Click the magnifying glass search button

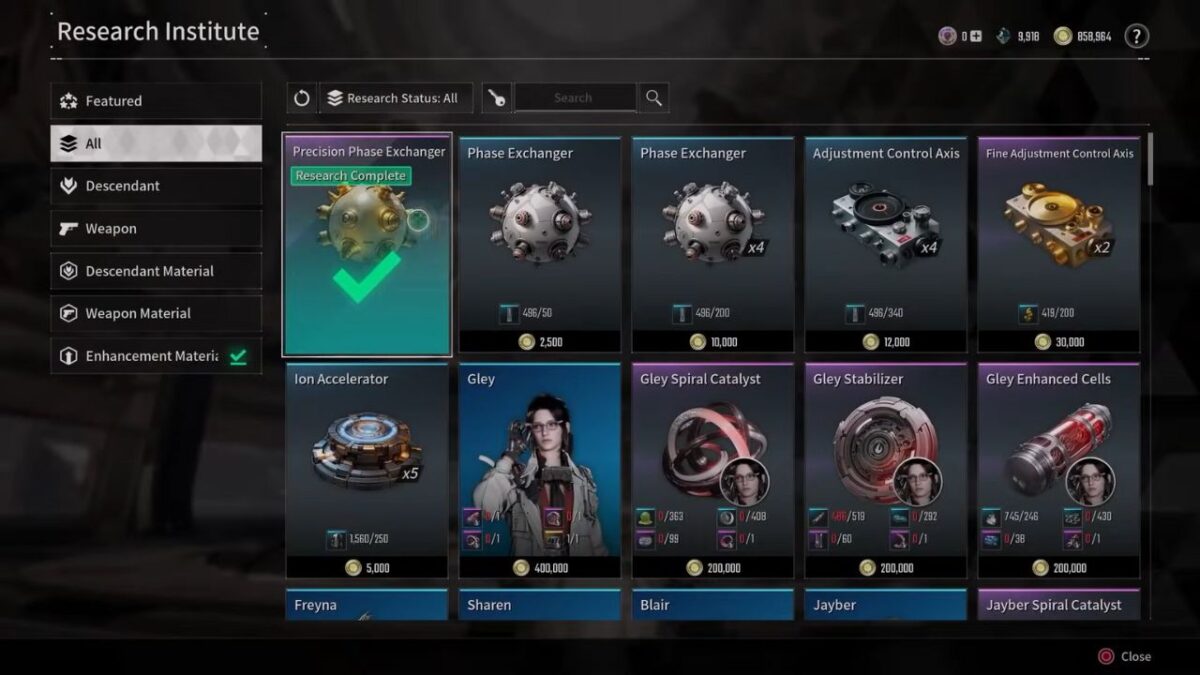pyautogui.click(x=654, y=98)
